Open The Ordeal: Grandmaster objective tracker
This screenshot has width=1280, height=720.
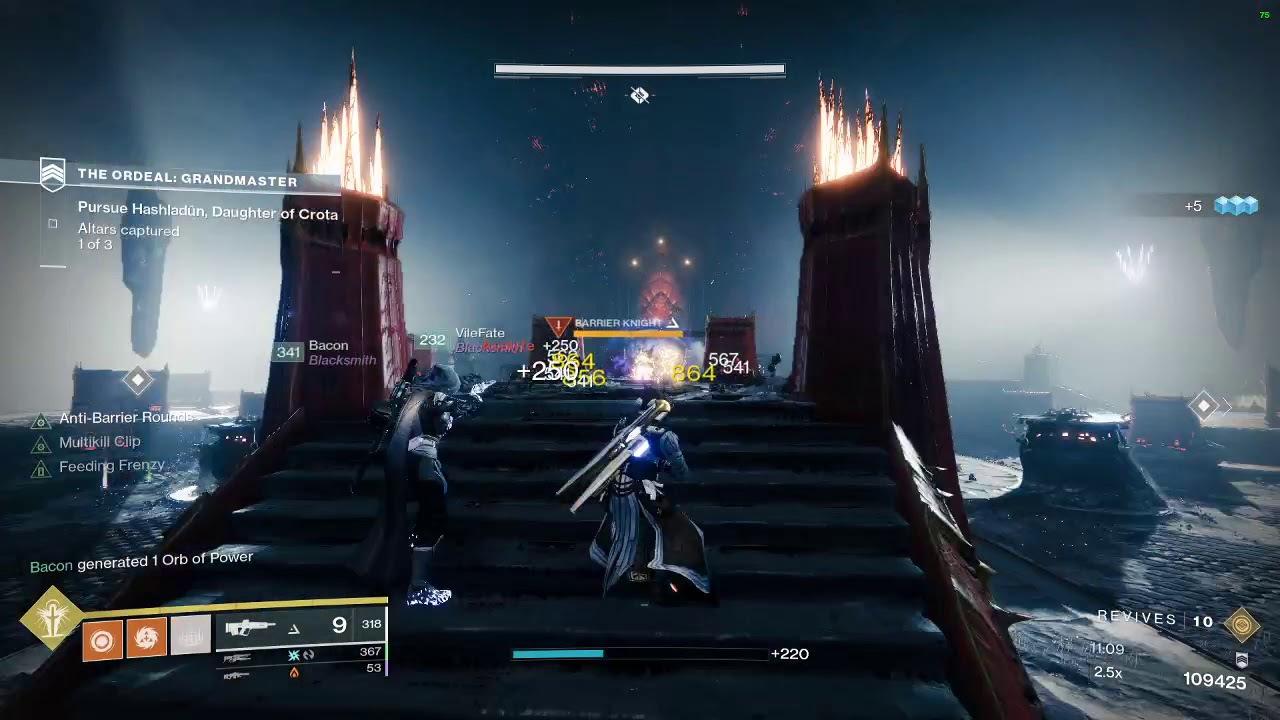187,181
